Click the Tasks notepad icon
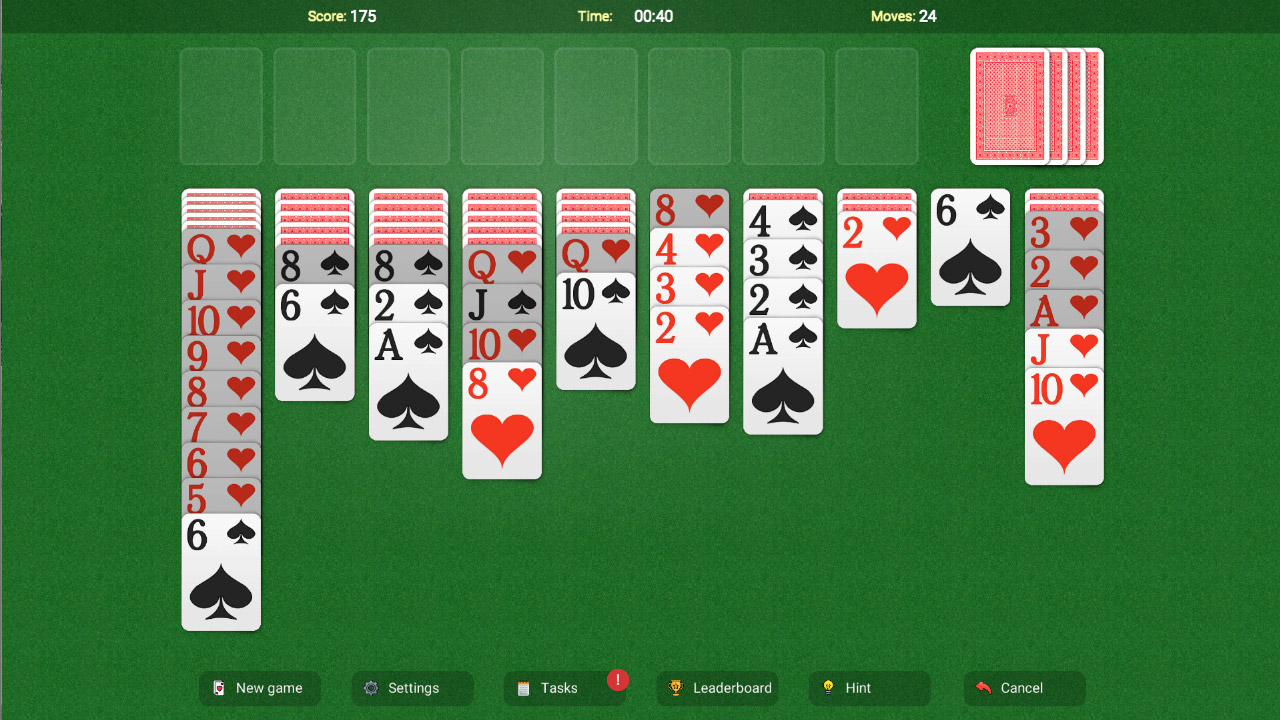Image resolution: width=1280 pixels, height=720 pixels. [x=524, y=688]
